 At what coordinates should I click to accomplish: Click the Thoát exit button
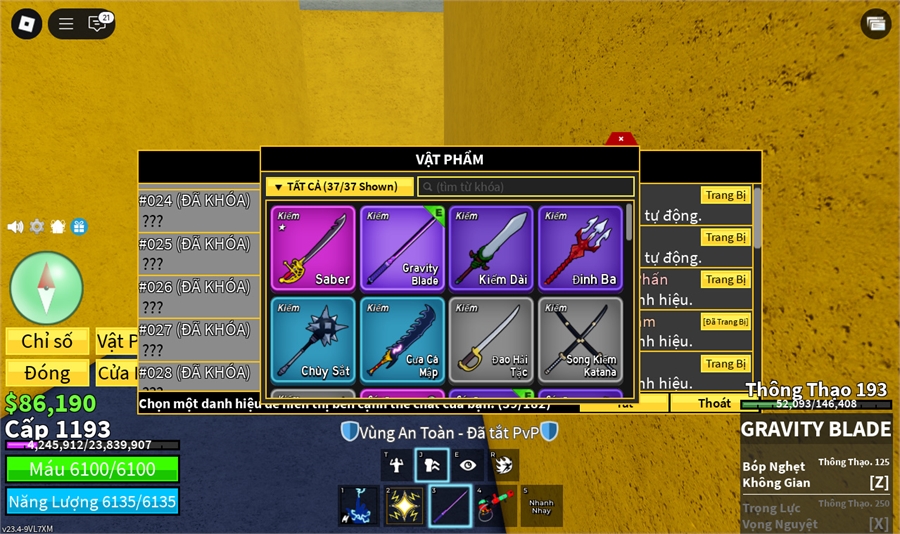pos(714,403)
